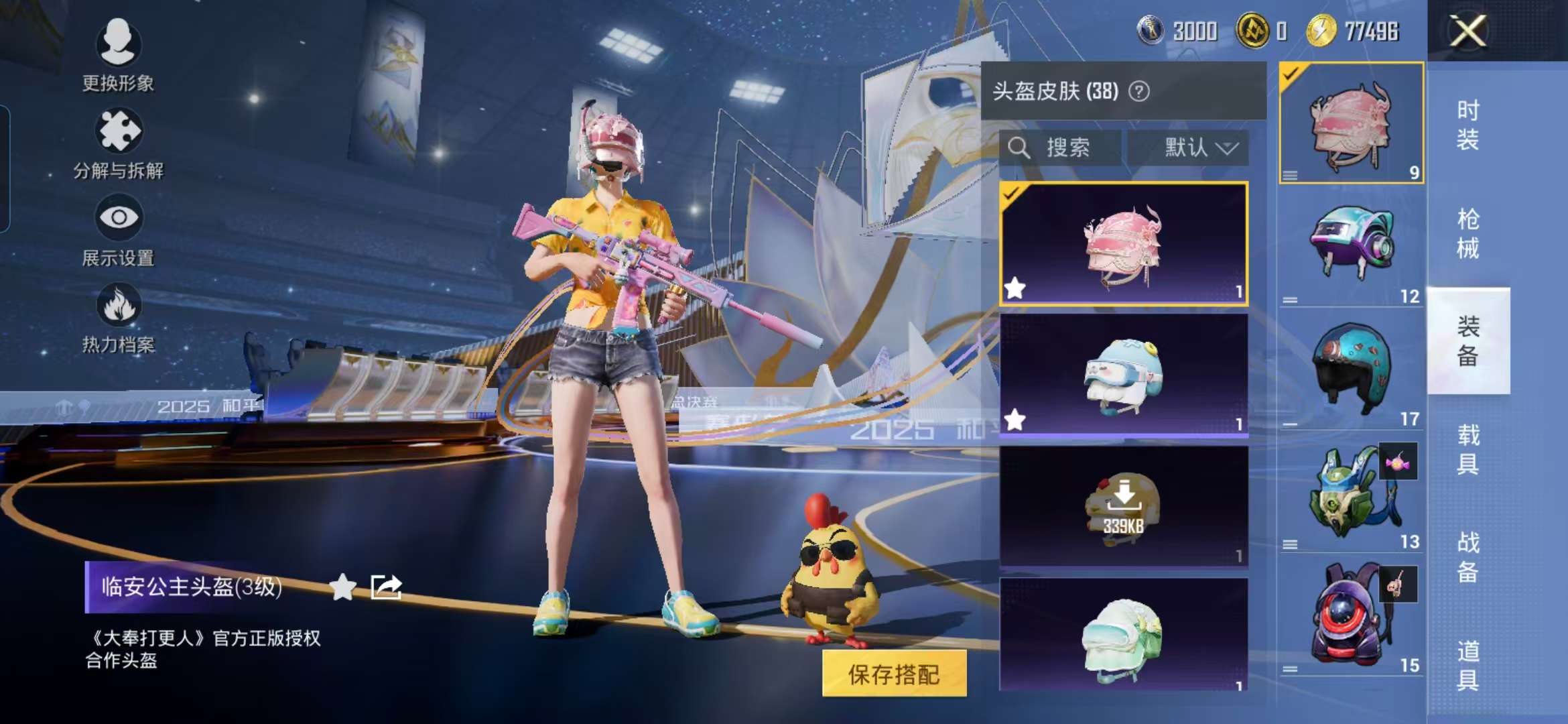Save outfit with 保存搭配 button

point(894,674)
